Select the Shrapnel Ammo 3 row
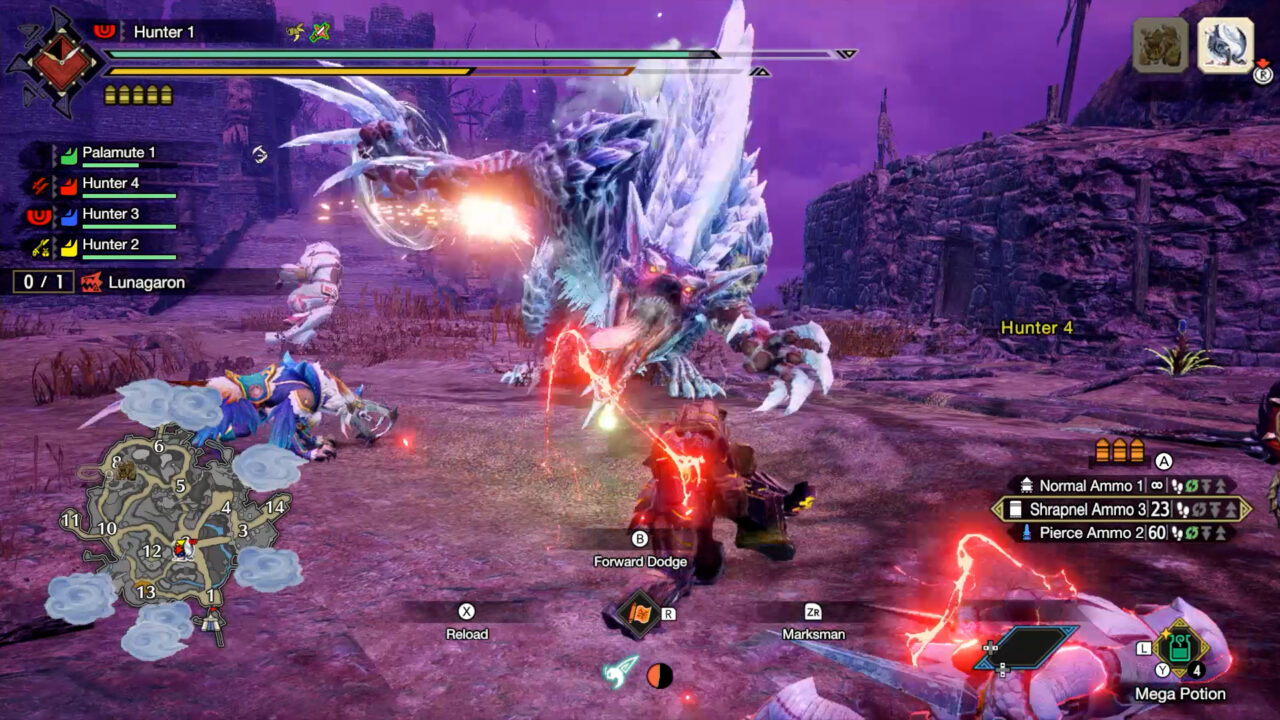This screenshot has width=1280, height=720. coord(1090,509)
